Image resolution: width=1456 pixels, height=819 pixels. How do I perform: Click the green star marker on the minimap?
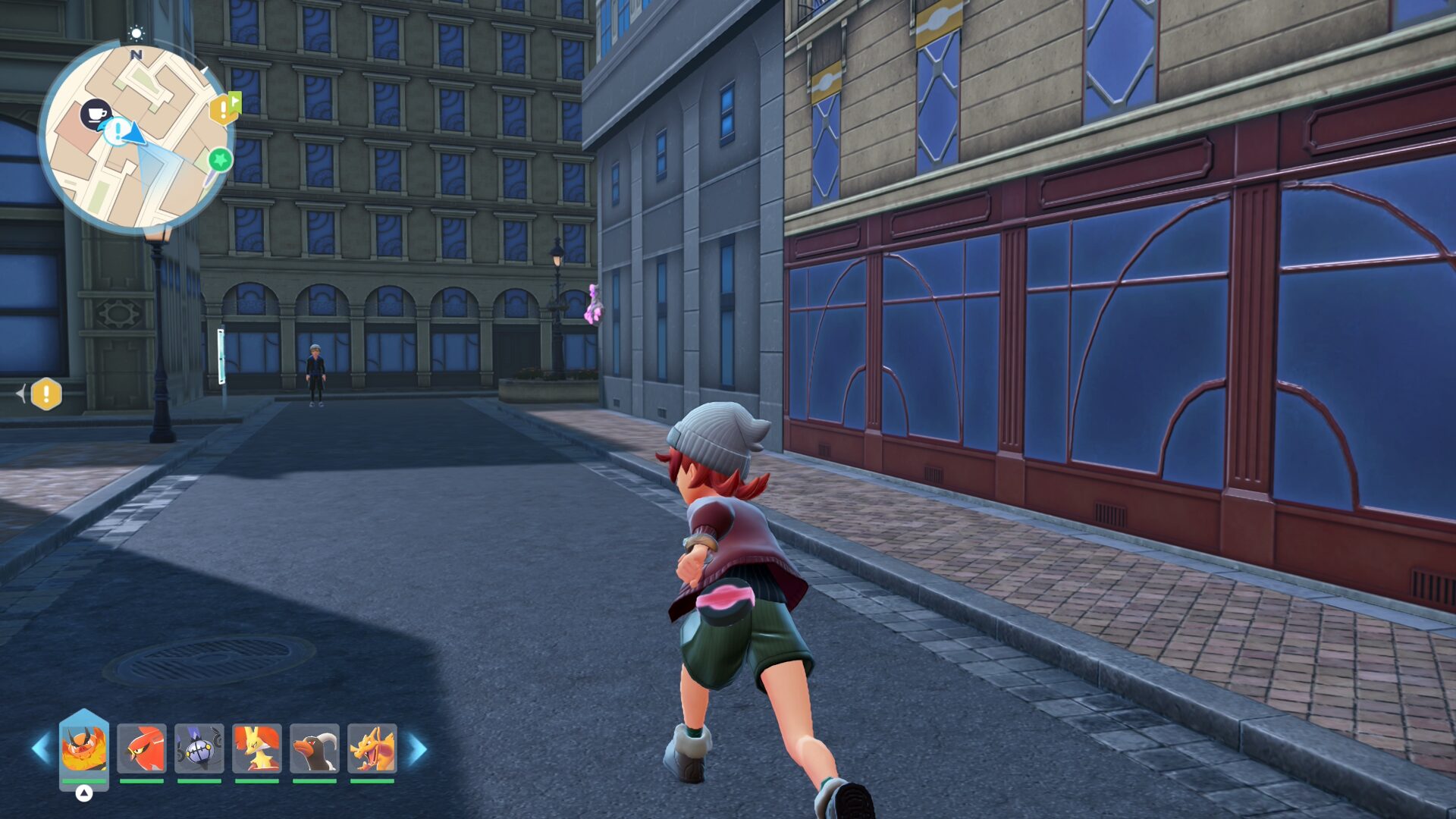[220, 160]
